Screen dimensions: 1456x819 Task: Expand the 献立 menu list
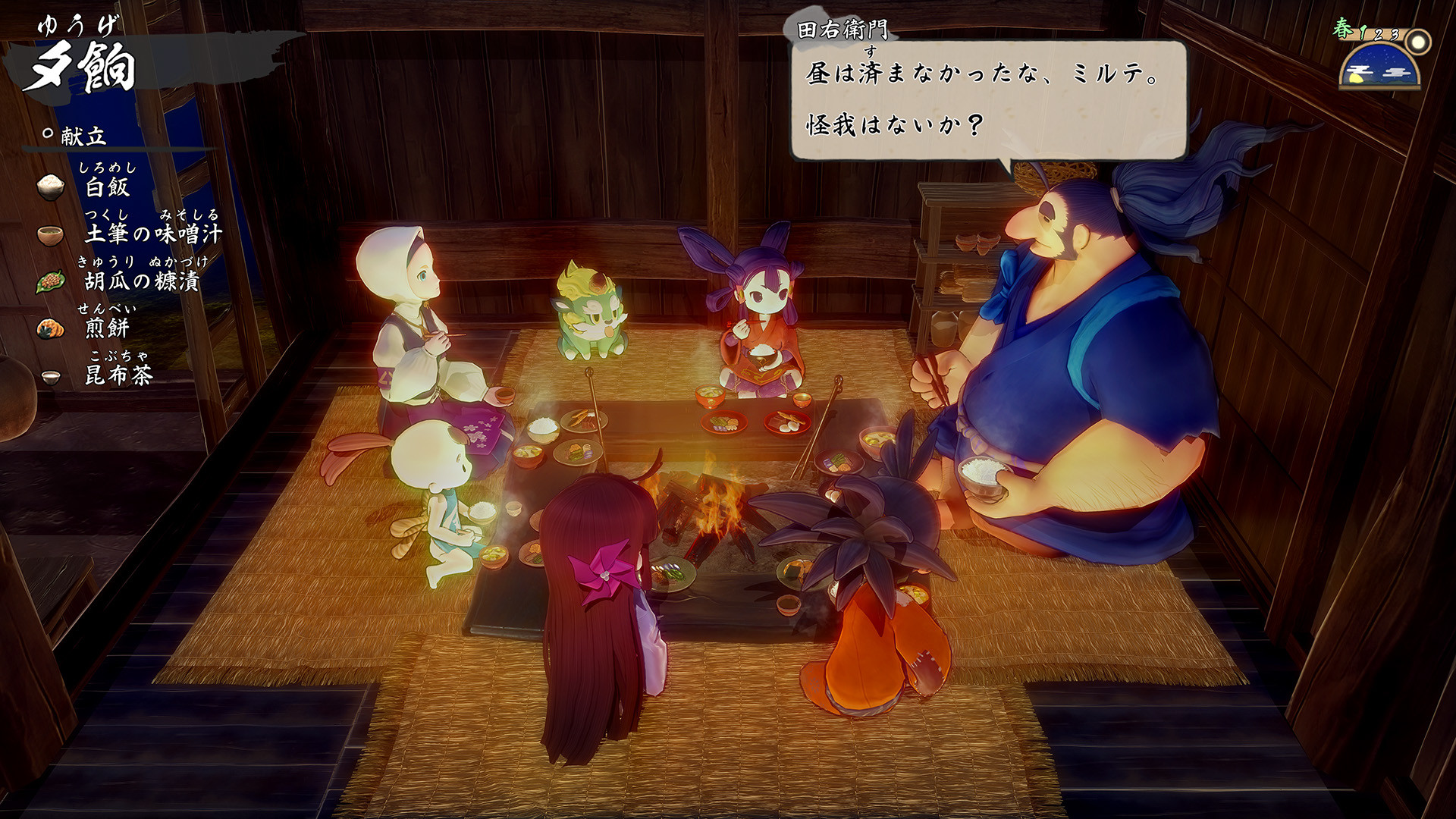[x=83, y=137]
